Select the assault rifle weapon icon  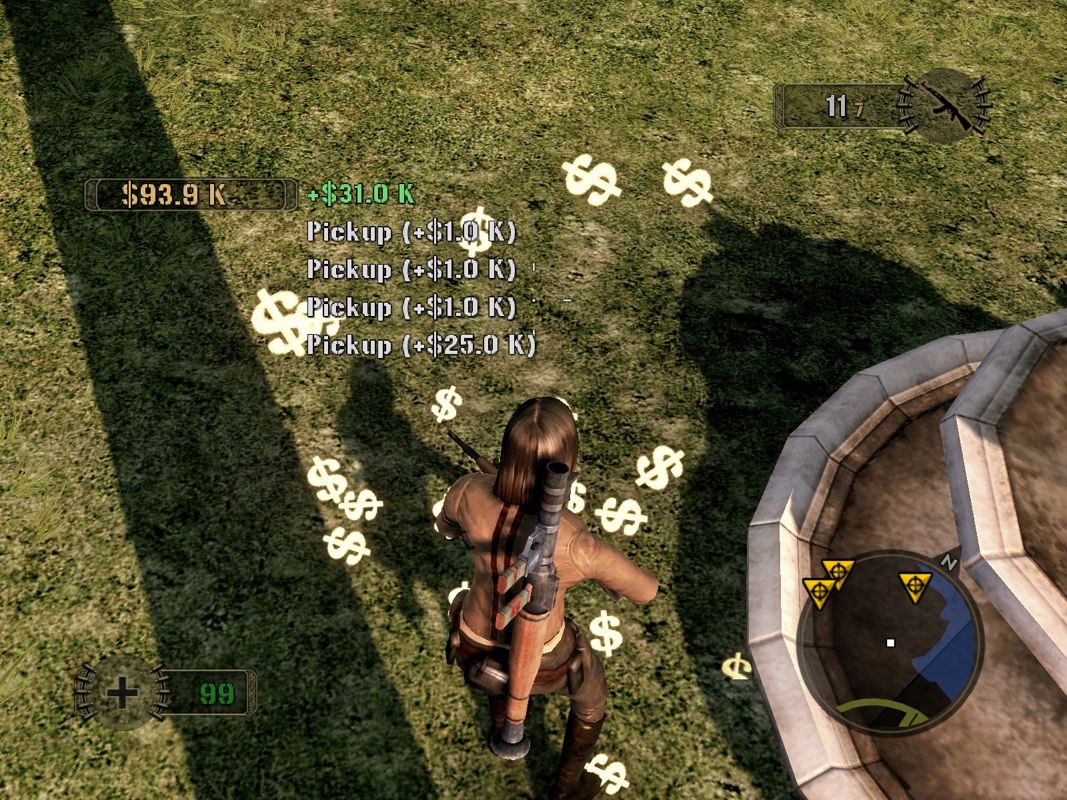(x=944, y=104)
